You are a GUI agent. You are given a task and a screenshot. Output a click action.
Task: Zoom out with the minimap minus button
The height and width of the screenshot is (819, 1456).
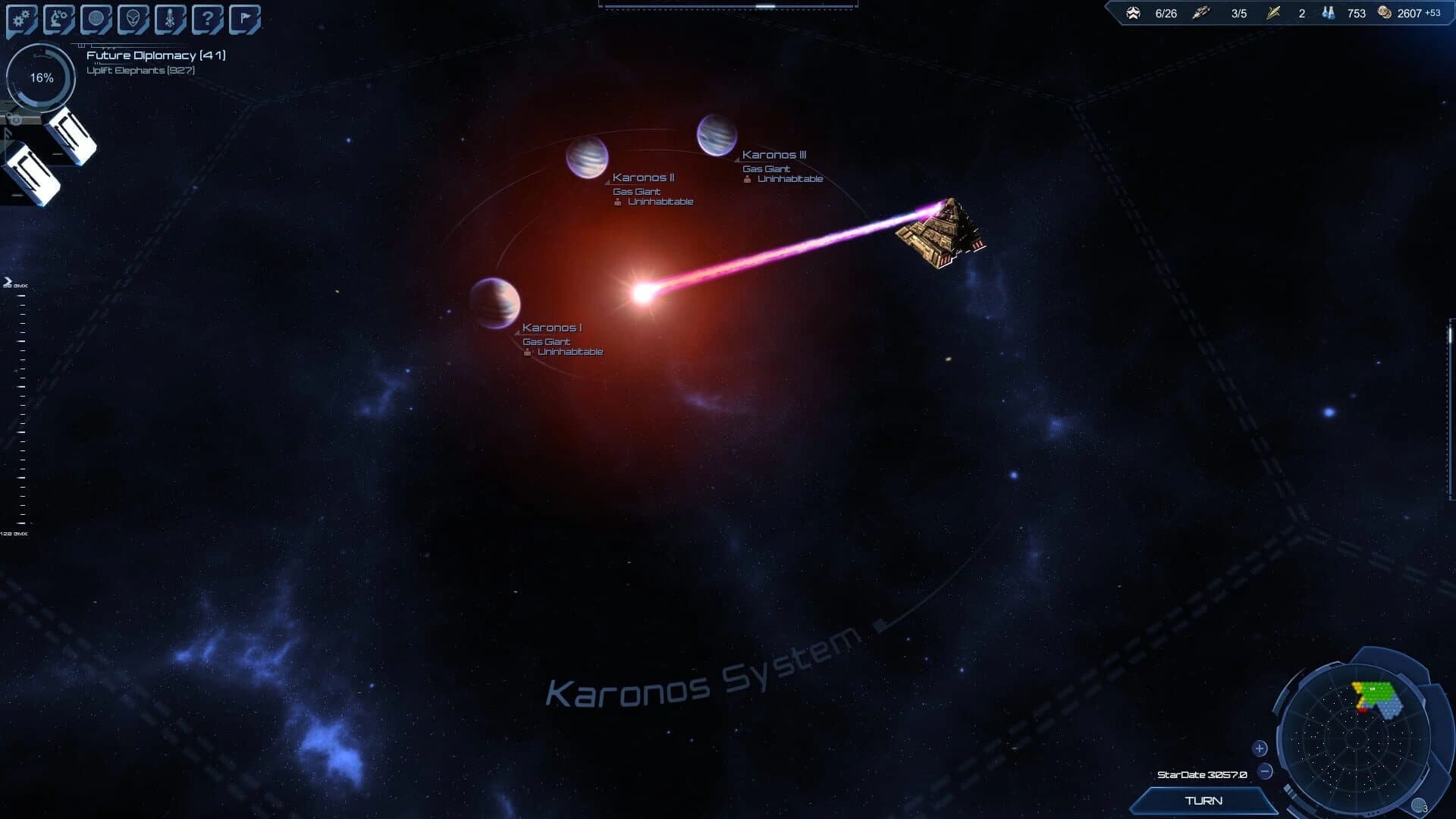coord(1266,772)
